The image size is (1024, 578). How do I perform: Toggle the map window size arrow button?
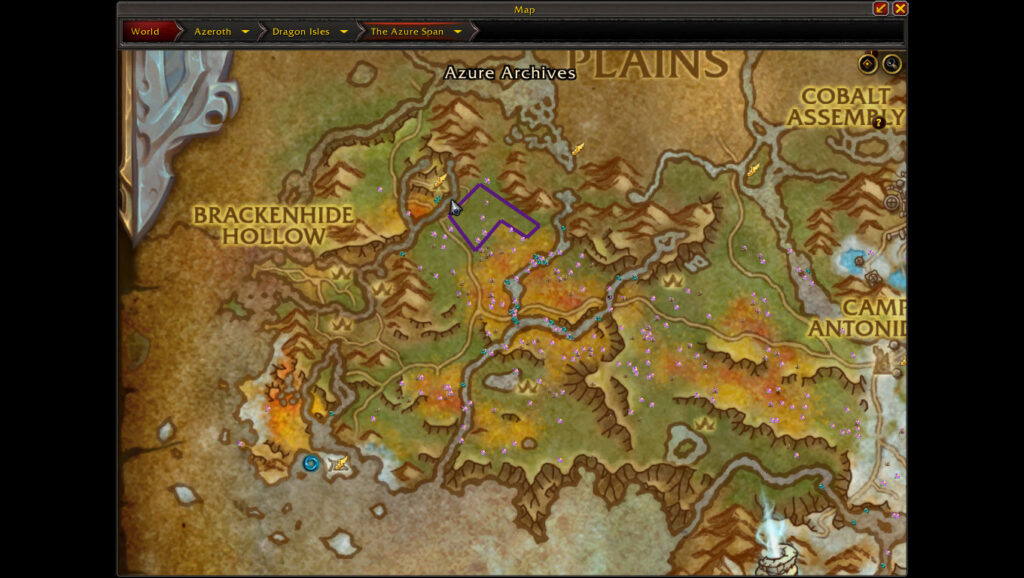click(x=881, y=9)
